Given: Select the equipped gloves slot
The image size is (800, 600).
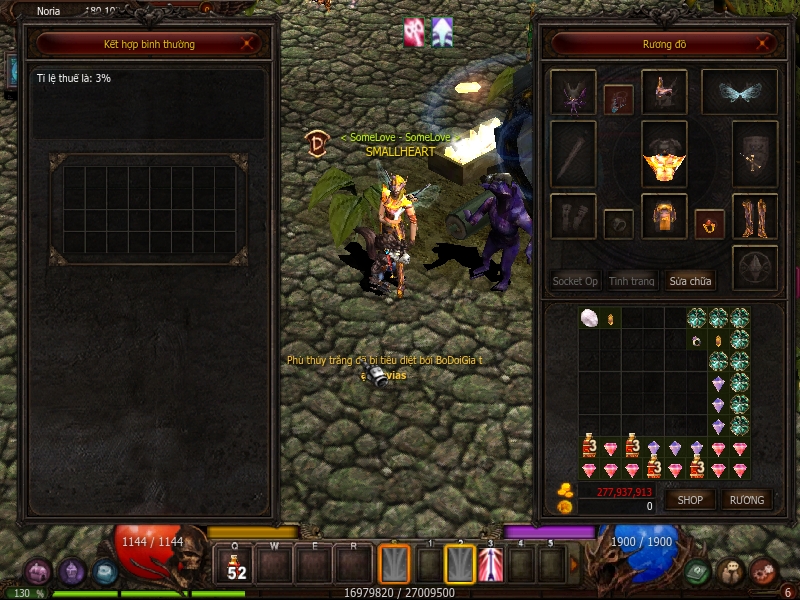Looking at the screenshot, I should point(573,216).
